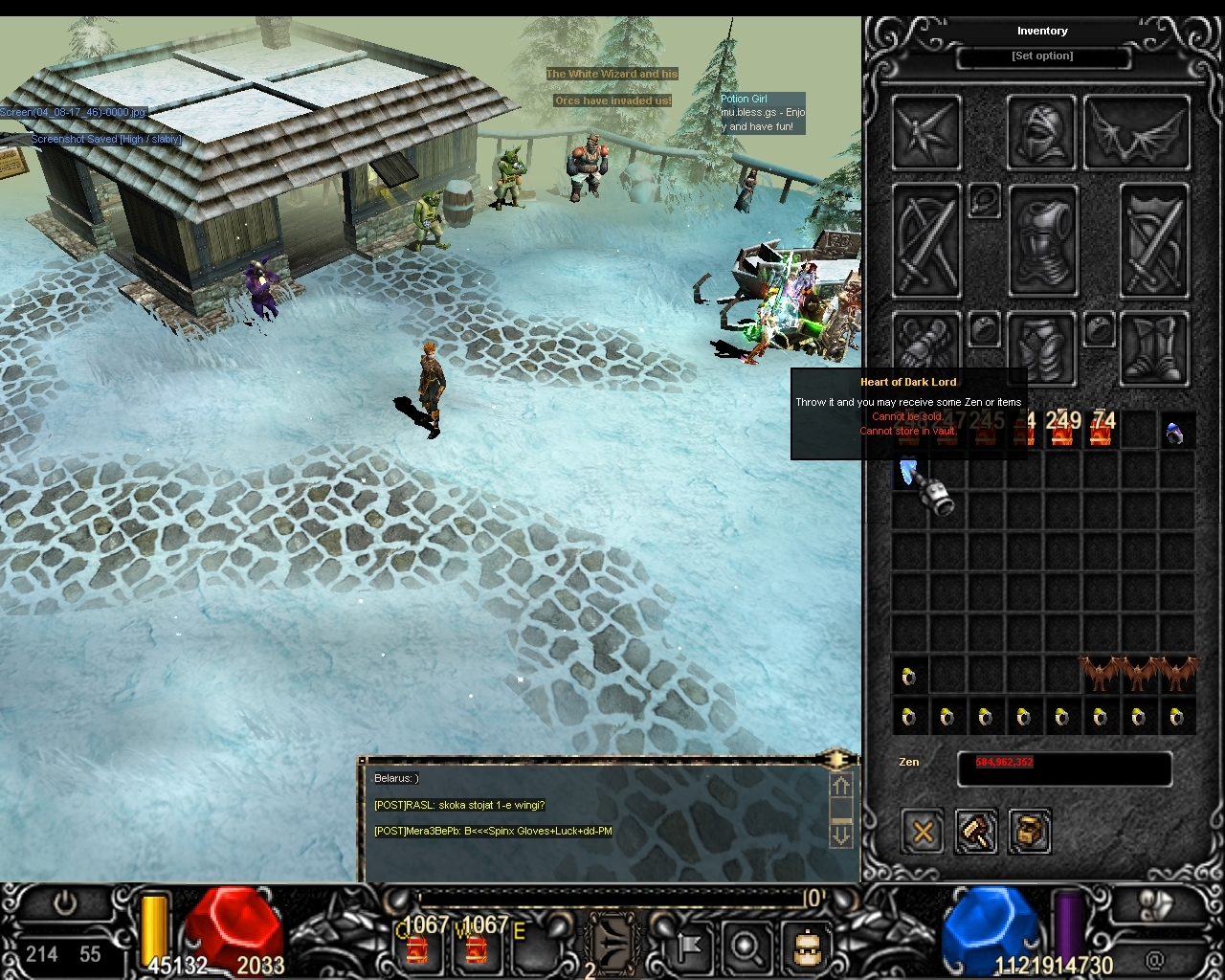The width and height of the screenshot is (1225, 980).
Task: Pick up the hammer item with blue glow
Action: (x=926, y=486)
